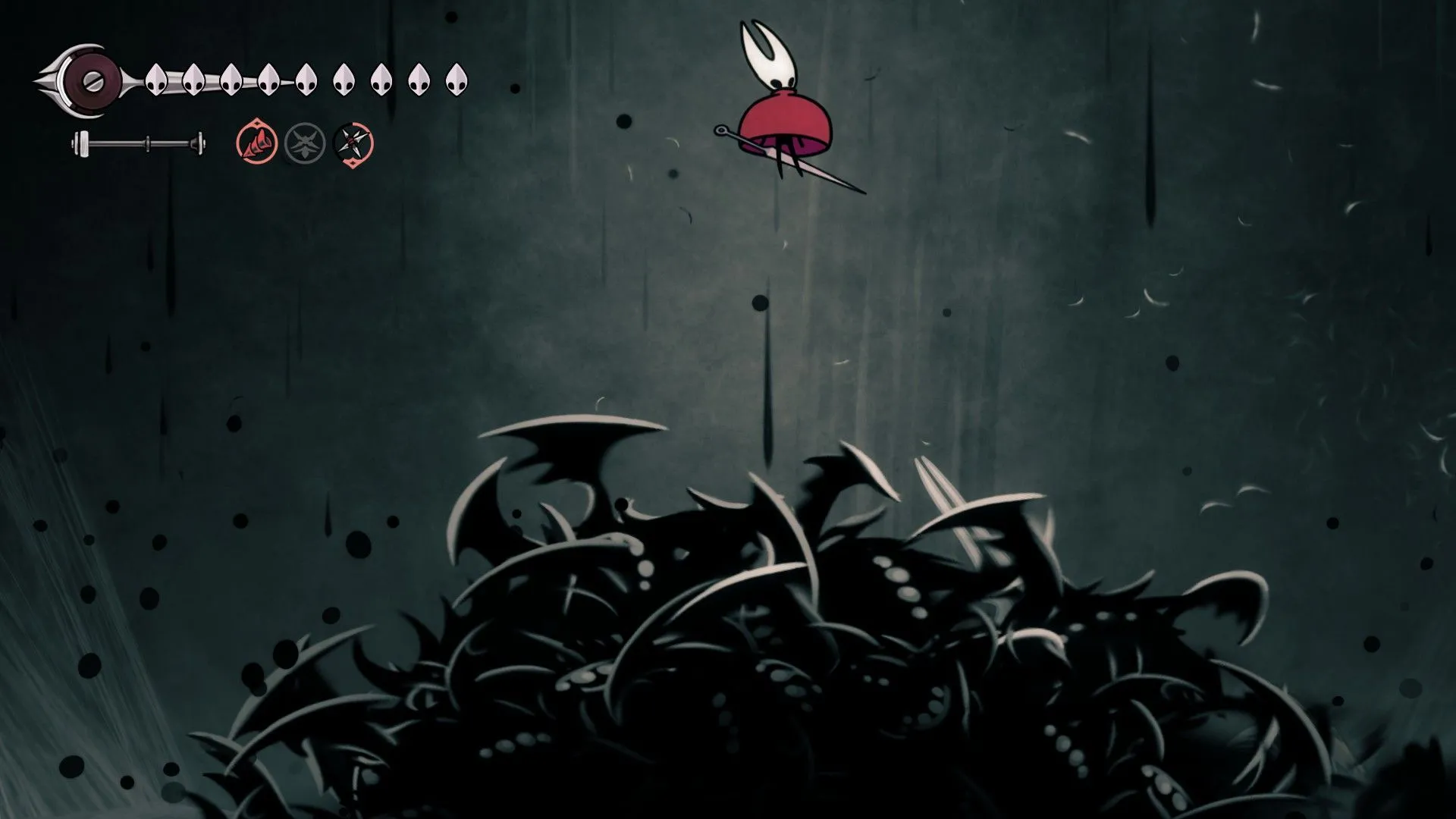Select the red drill tool icon
This screenshot has height=819, width=1456.
[257, 143]
